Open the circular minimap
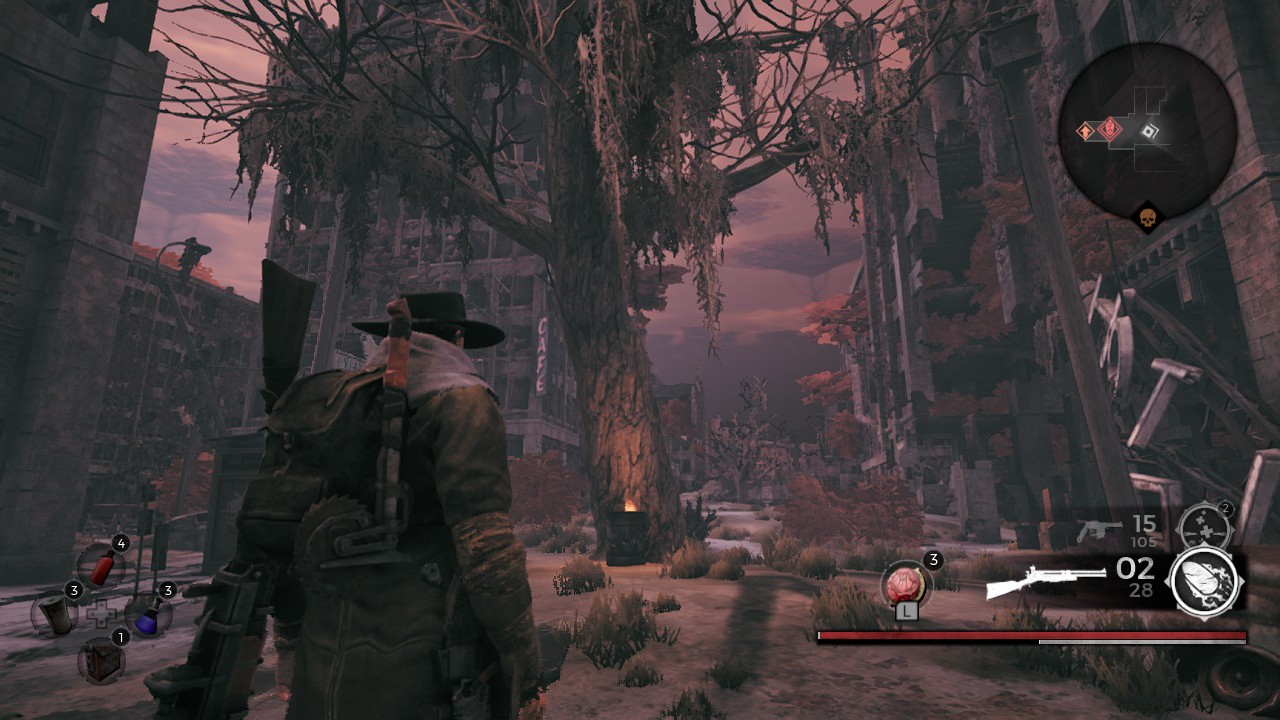 click(1147, 130)
